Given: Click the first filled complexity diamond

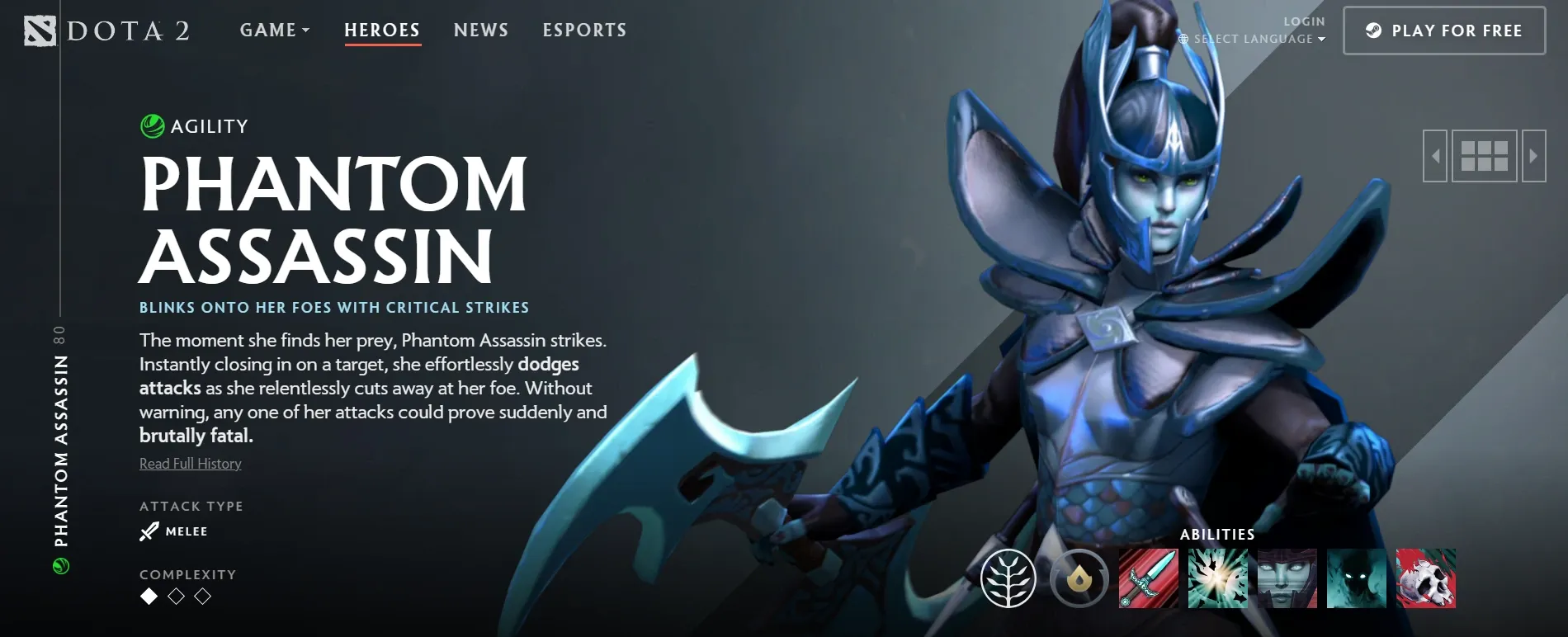Looking at the screenshot, I should coord(149,596).
